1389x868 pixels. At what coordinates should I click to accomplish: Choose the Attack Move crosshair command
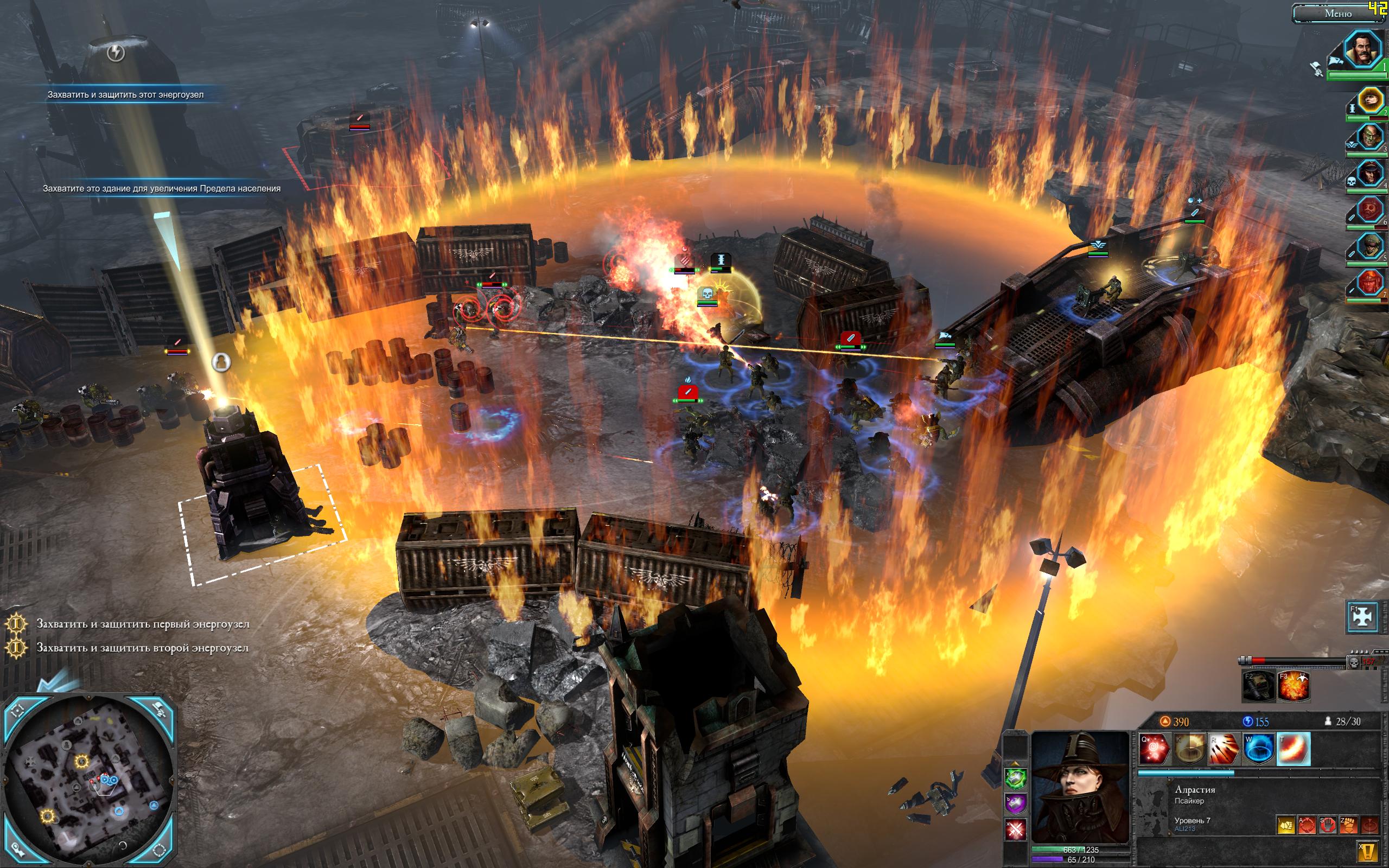coord(1307,826)
